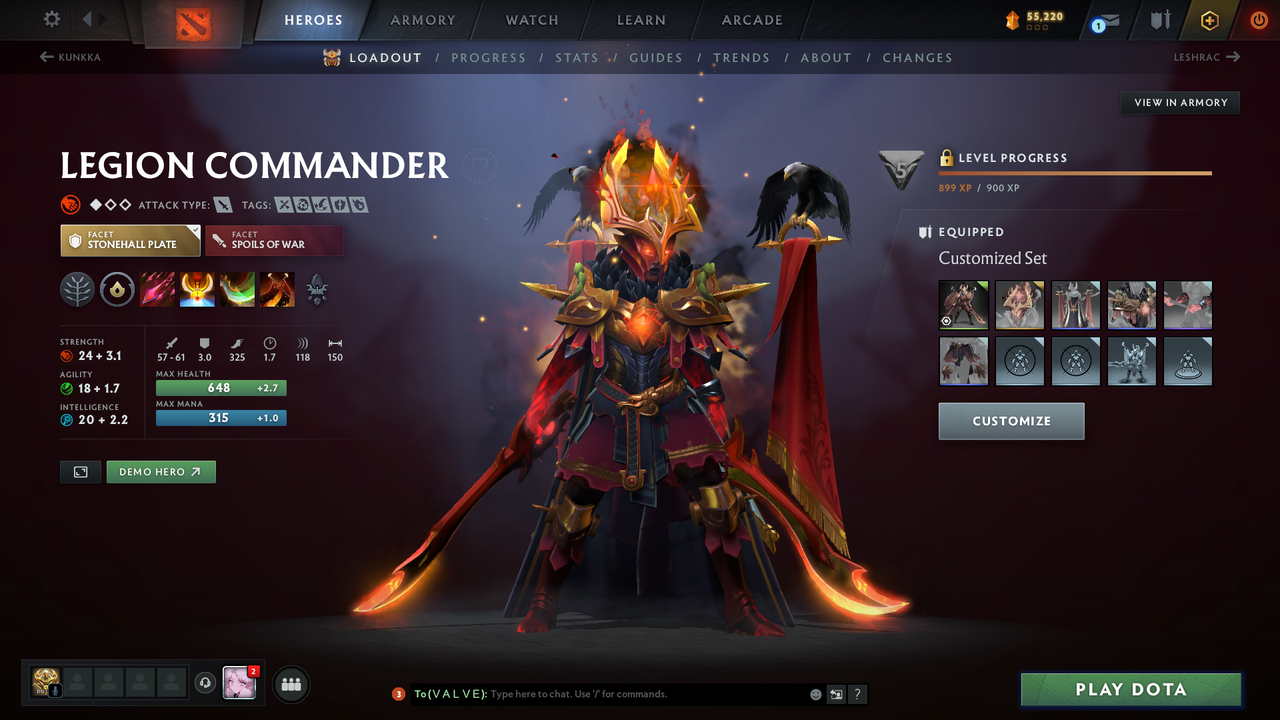The image size is (1280, 720).
Task: Click the Level Progress XP bar
Action: point(1075,172)
